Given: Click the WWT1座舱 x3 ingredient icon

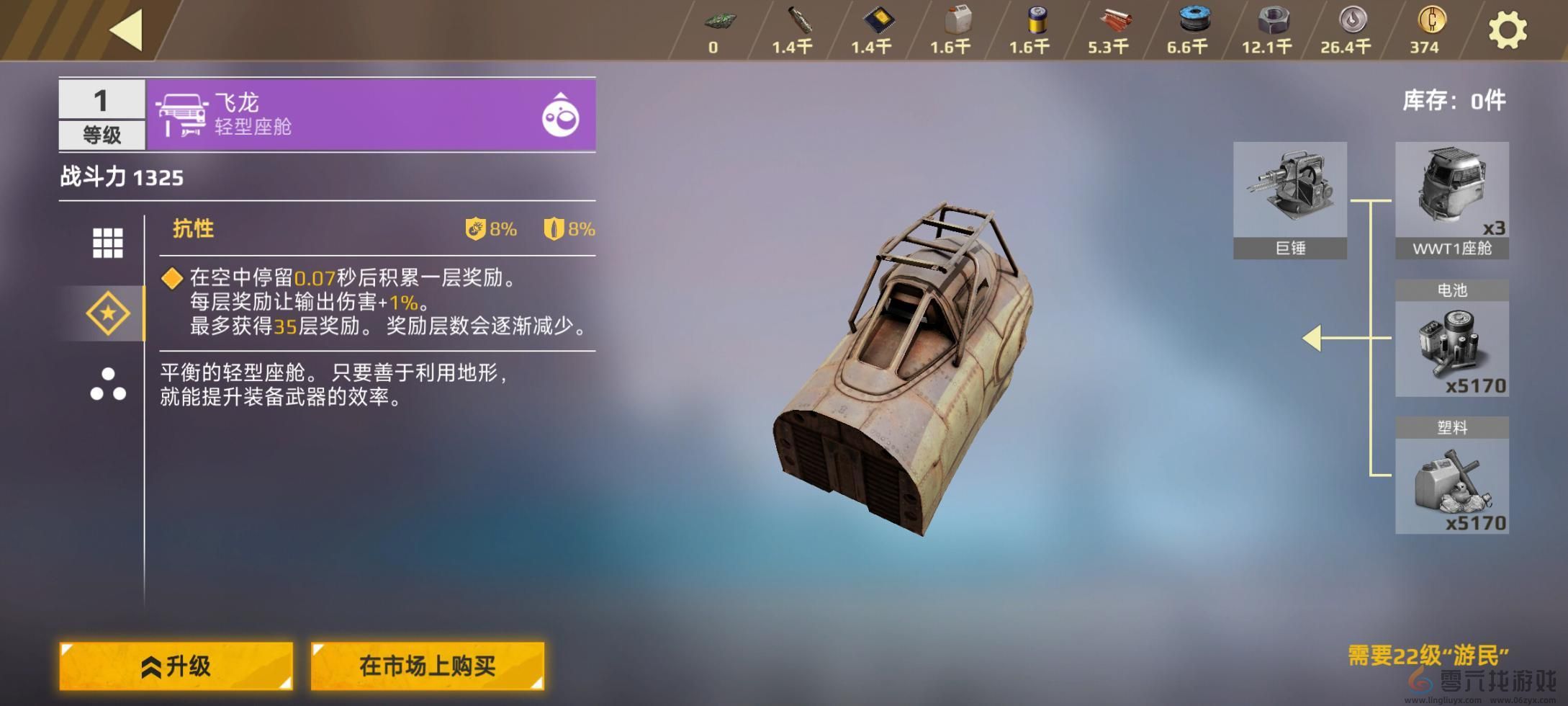Looking at the screenshot, I should [1453, 189].
